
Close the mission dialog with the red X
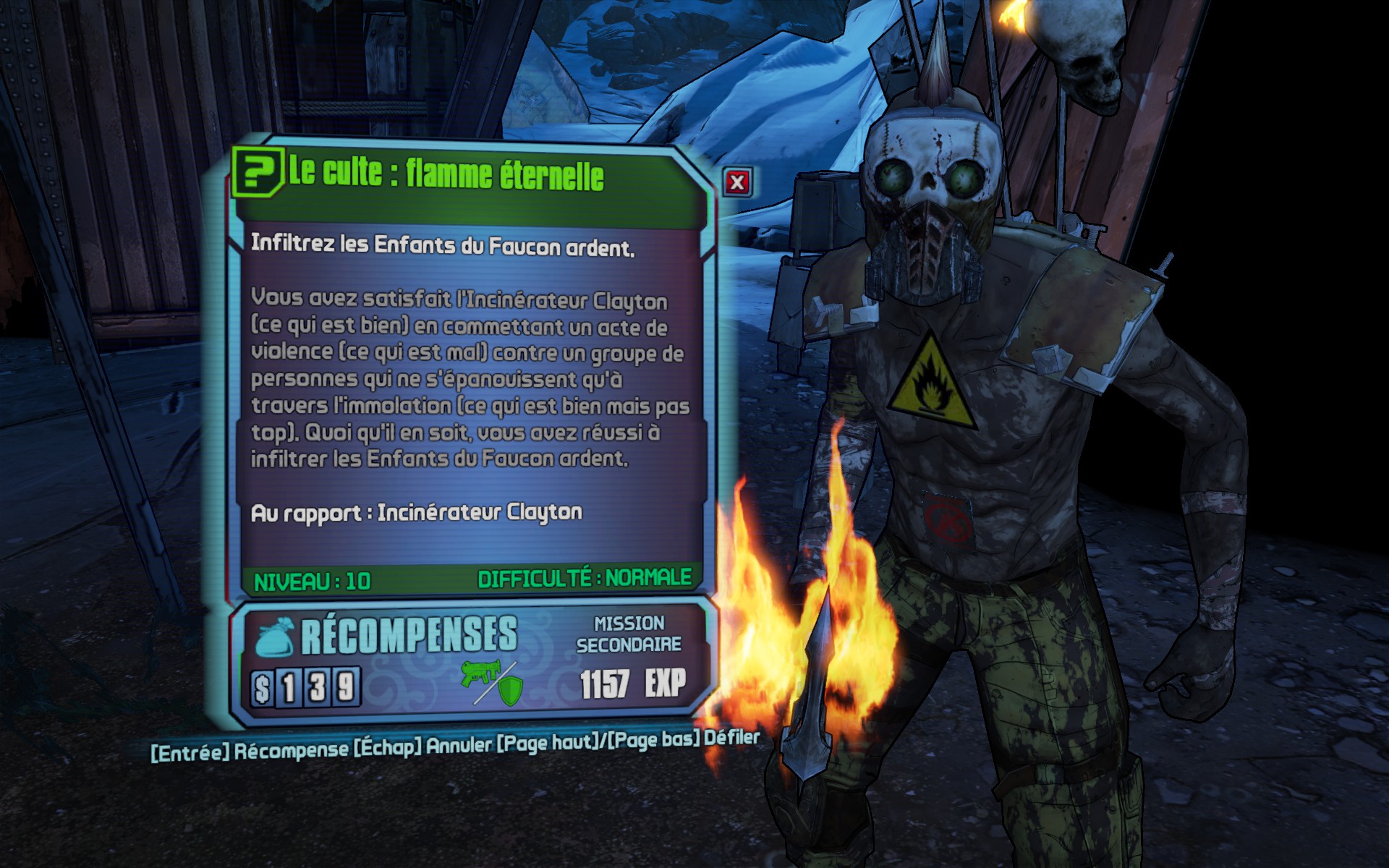(736, 182)
